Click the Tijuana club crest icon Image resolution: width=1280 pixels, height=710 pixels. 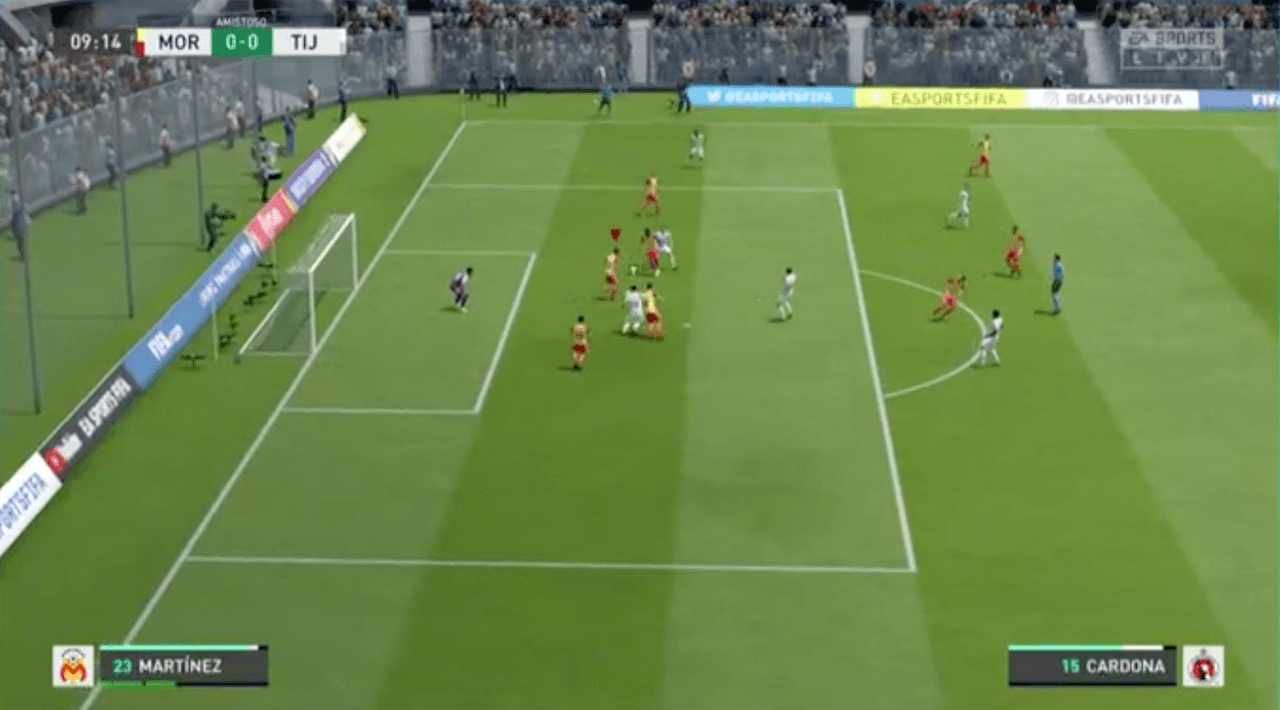pyautogui.click(x=1203, y=666)
